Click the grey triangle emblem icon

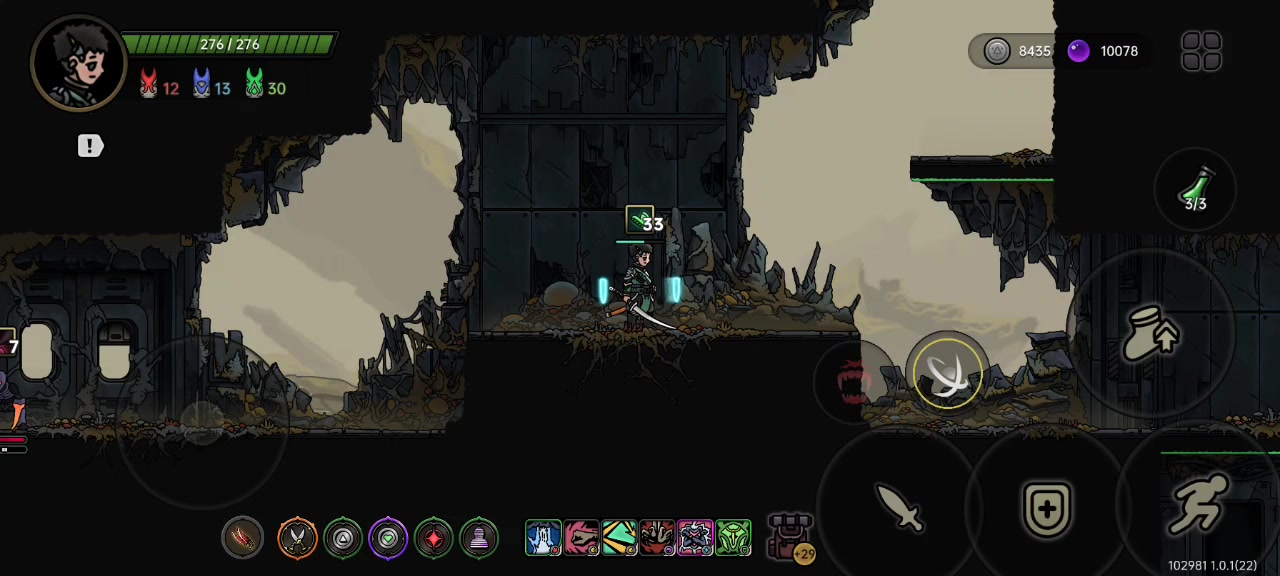pyautogui.click(x=343, y=538)
